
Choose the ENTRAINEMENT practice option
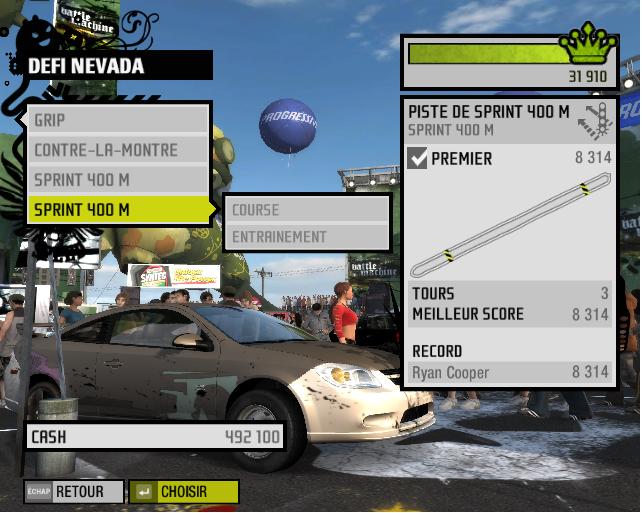pyautogui.click(x=306, y=237)
